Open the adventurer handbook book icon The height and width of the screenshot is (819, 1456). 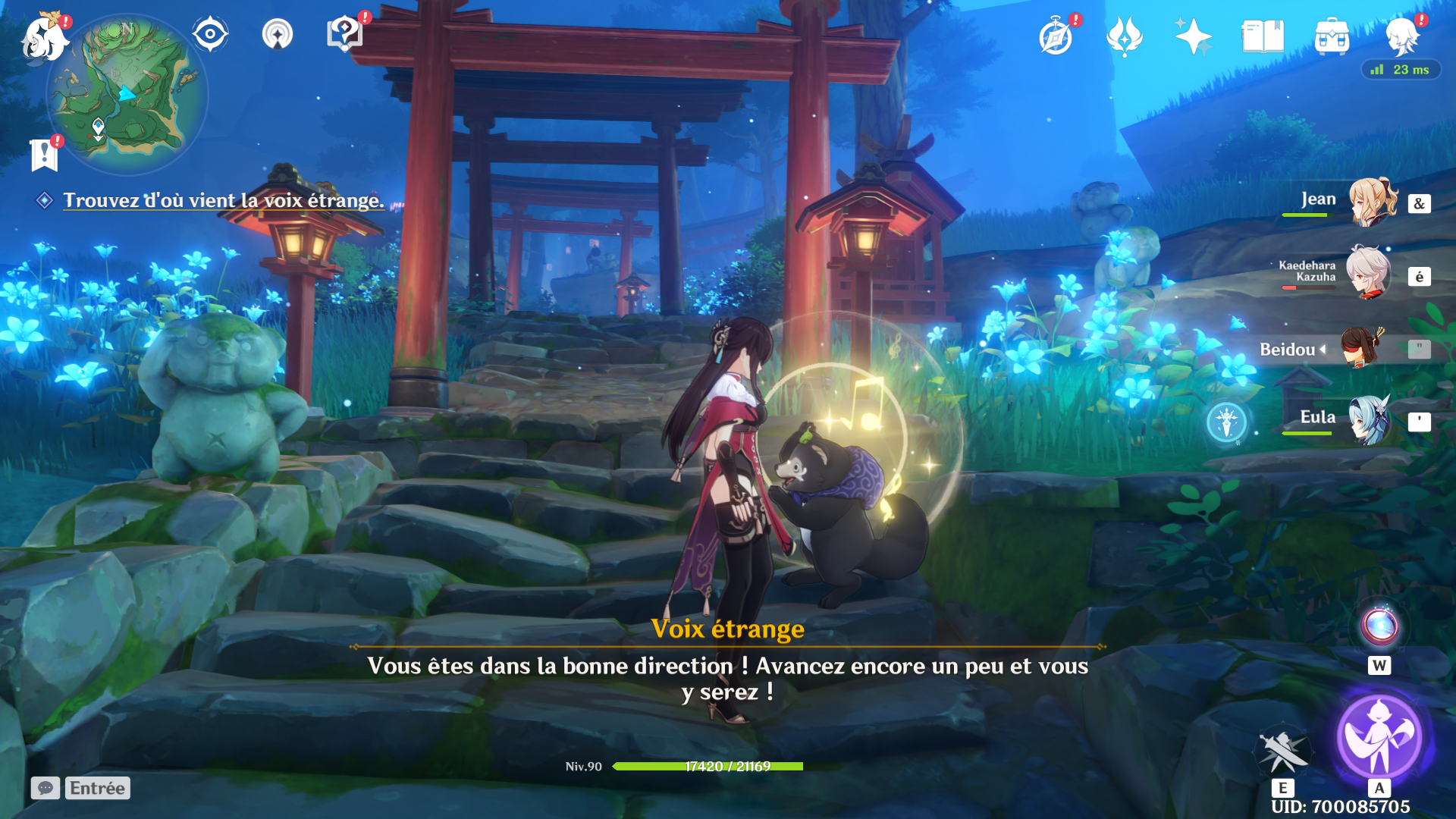(1262, 36)
